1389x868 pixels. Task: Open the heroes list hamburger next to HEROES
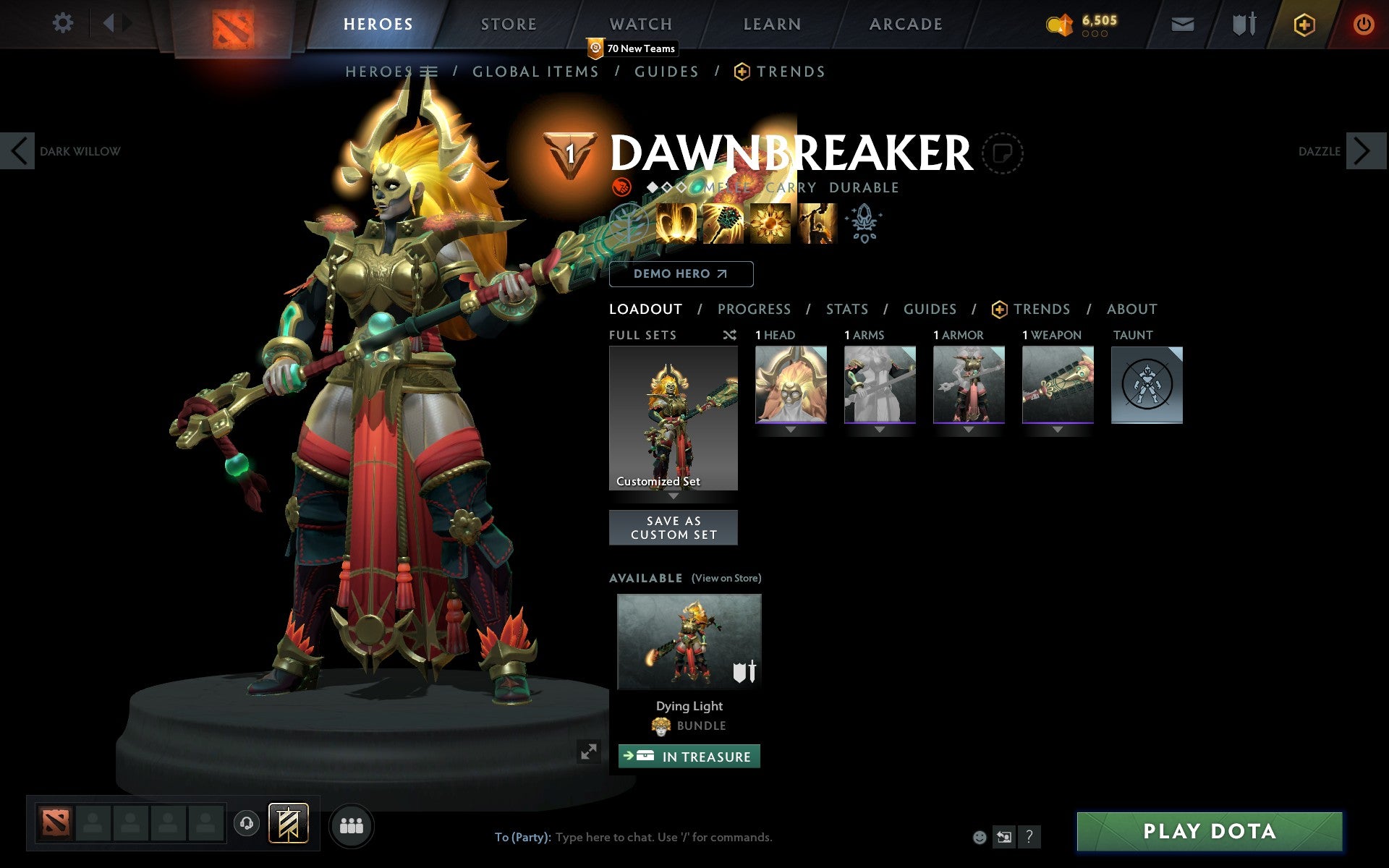point(428,71)
